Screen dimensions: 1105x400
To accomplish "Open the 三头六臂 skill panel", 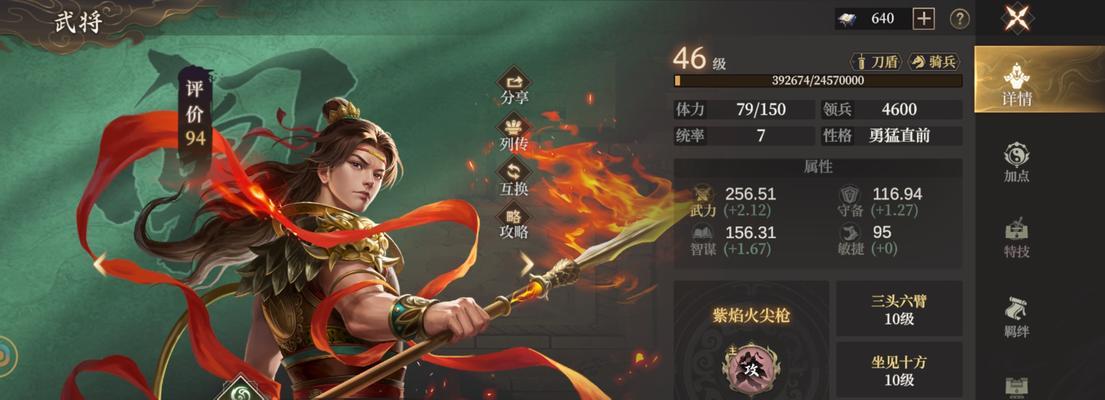I will (899, 308).
